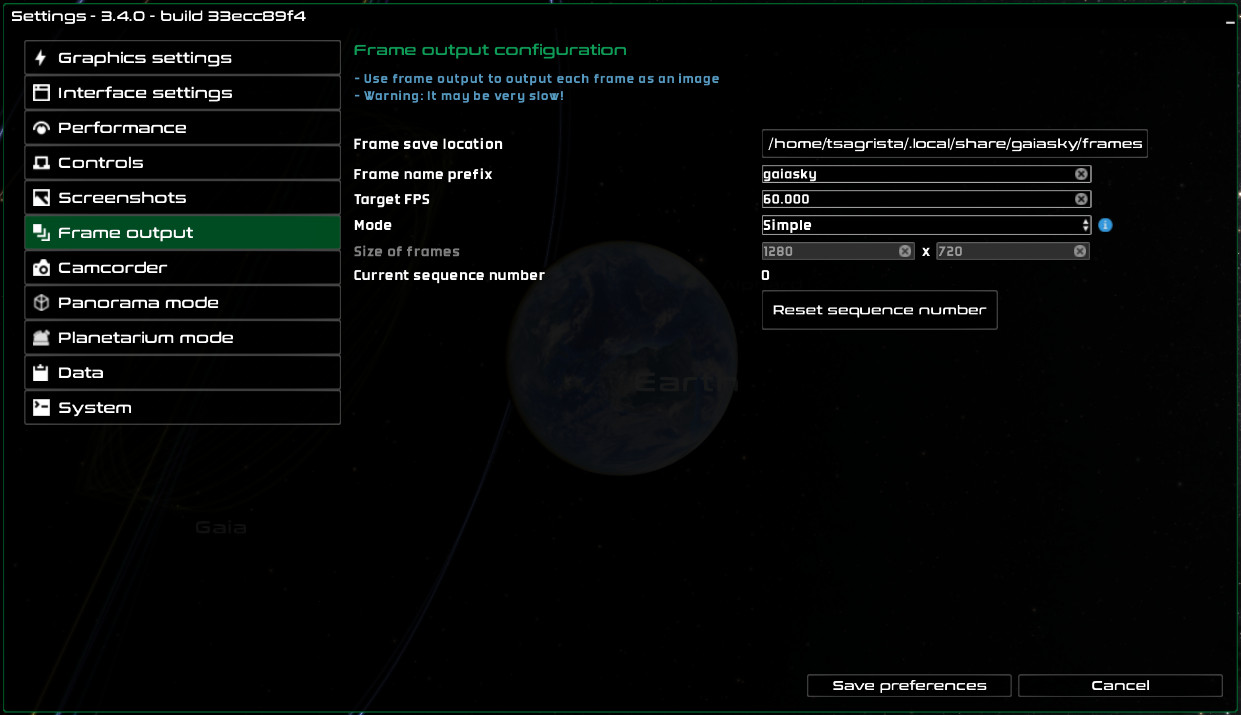Clear the Target FPS value

click(x=1081, y=199)
